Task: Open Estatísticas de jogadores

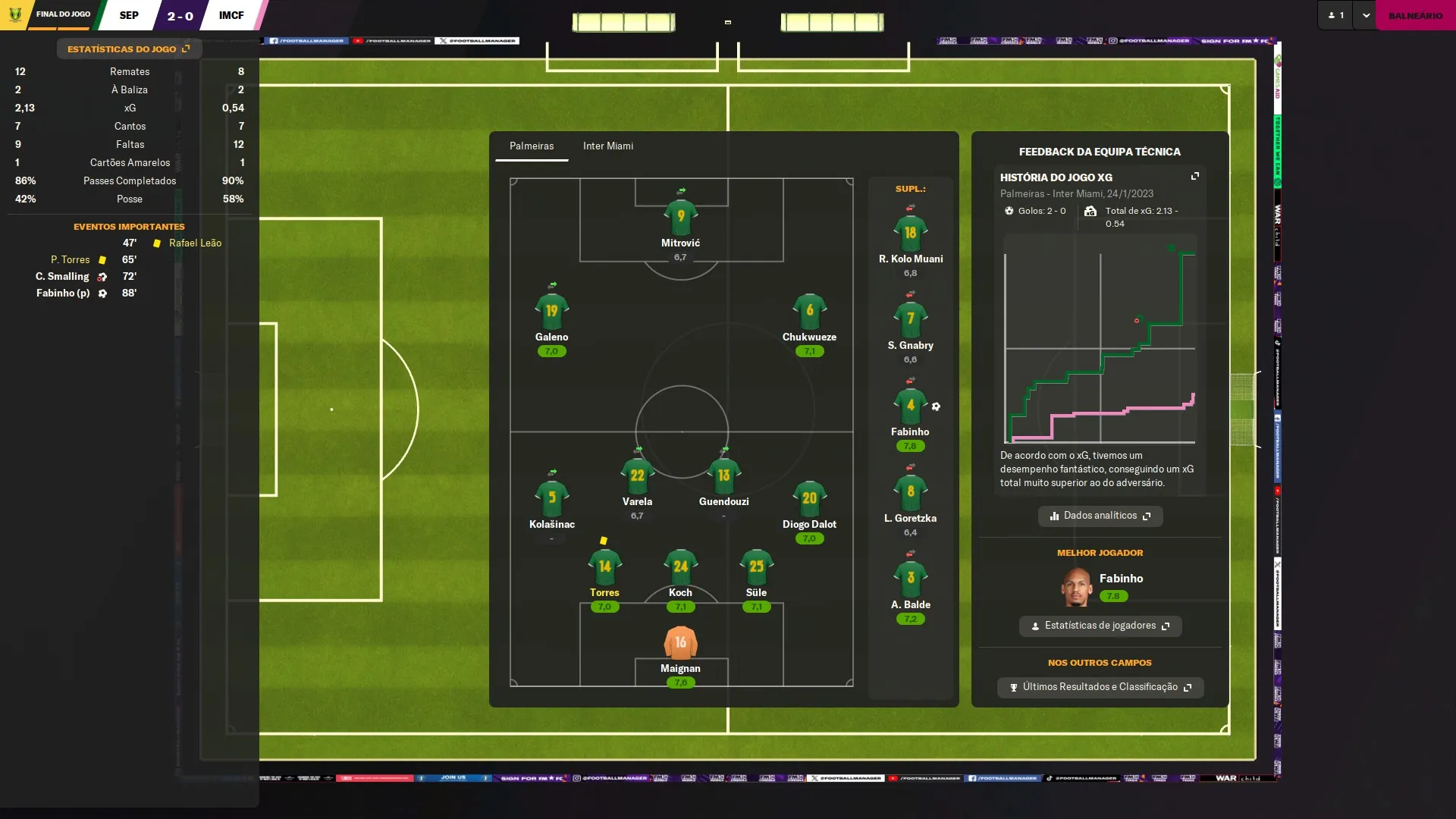Action: (1100, 626)
